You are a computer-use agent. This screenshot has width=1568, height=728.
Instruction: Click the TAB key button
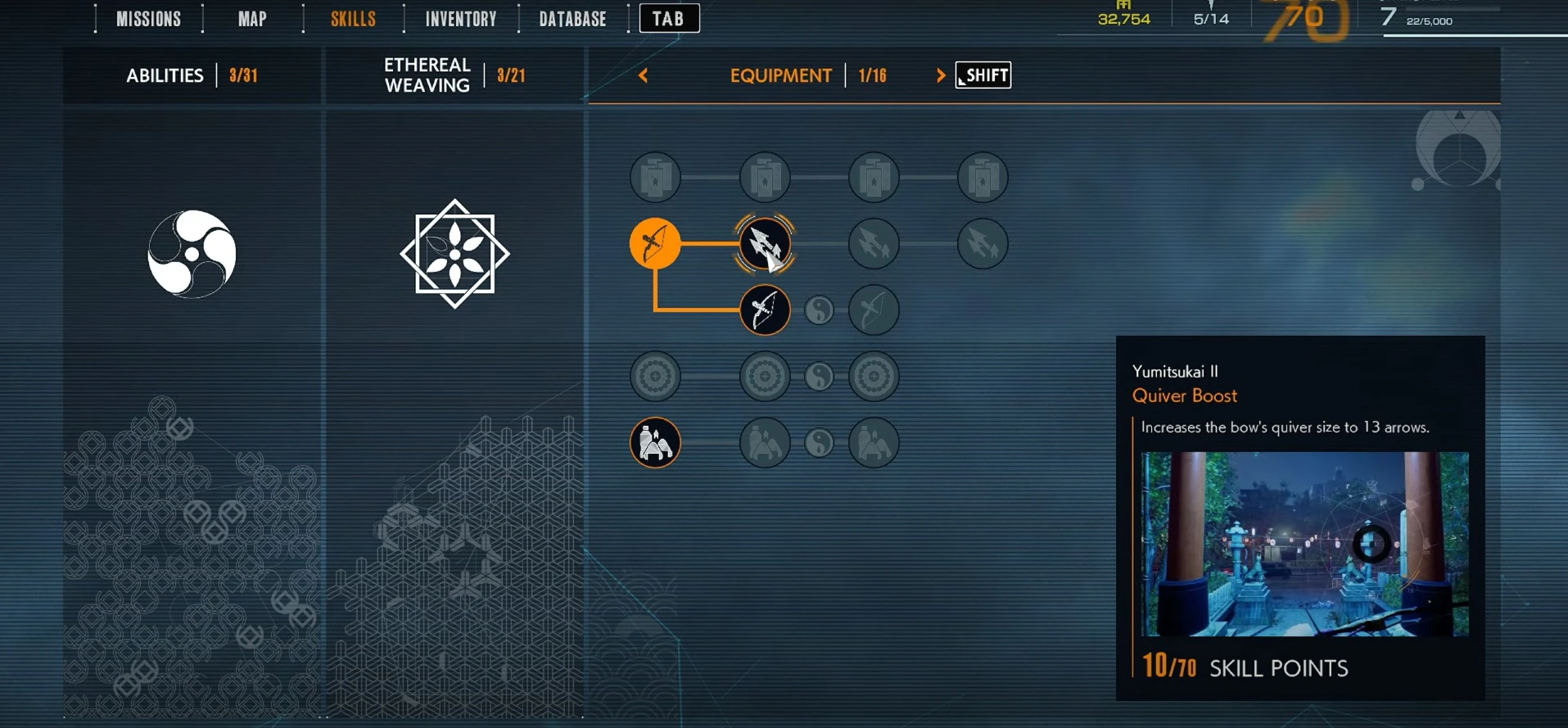pyautogui.click(x=669, y=18)
